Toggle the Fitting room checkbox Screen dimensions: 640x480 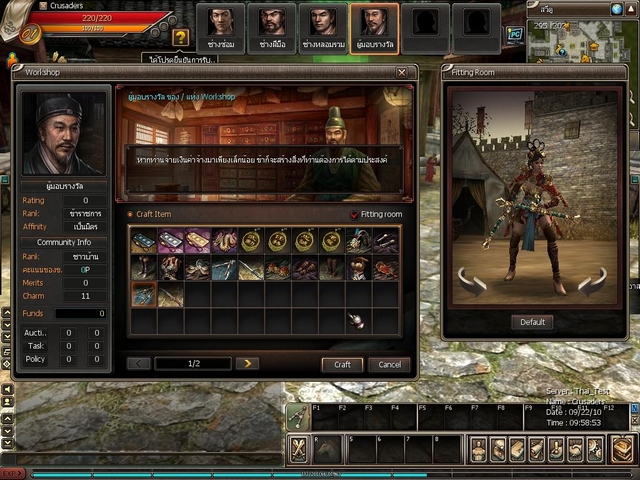[x=354, y=215]
